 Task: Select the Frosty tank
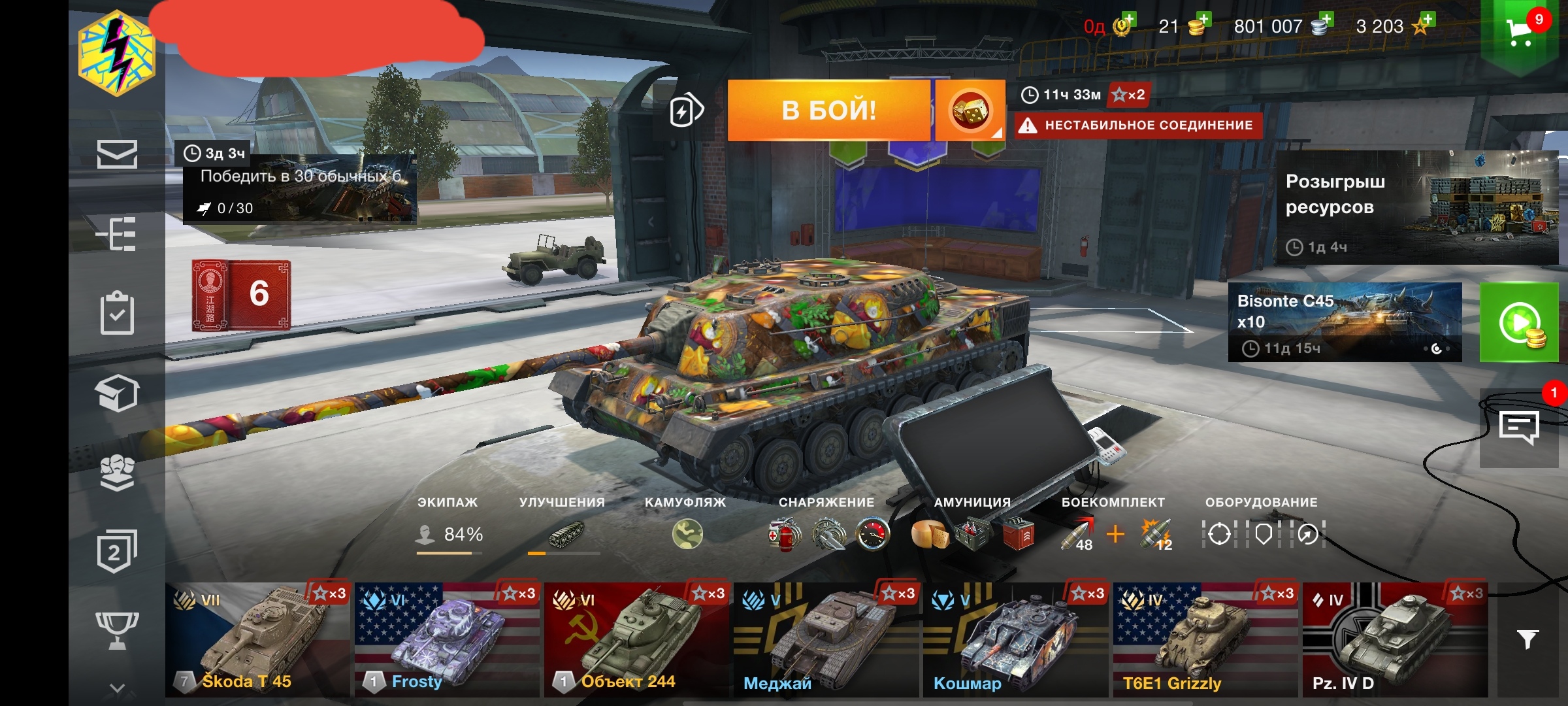(x=447, y=639)
